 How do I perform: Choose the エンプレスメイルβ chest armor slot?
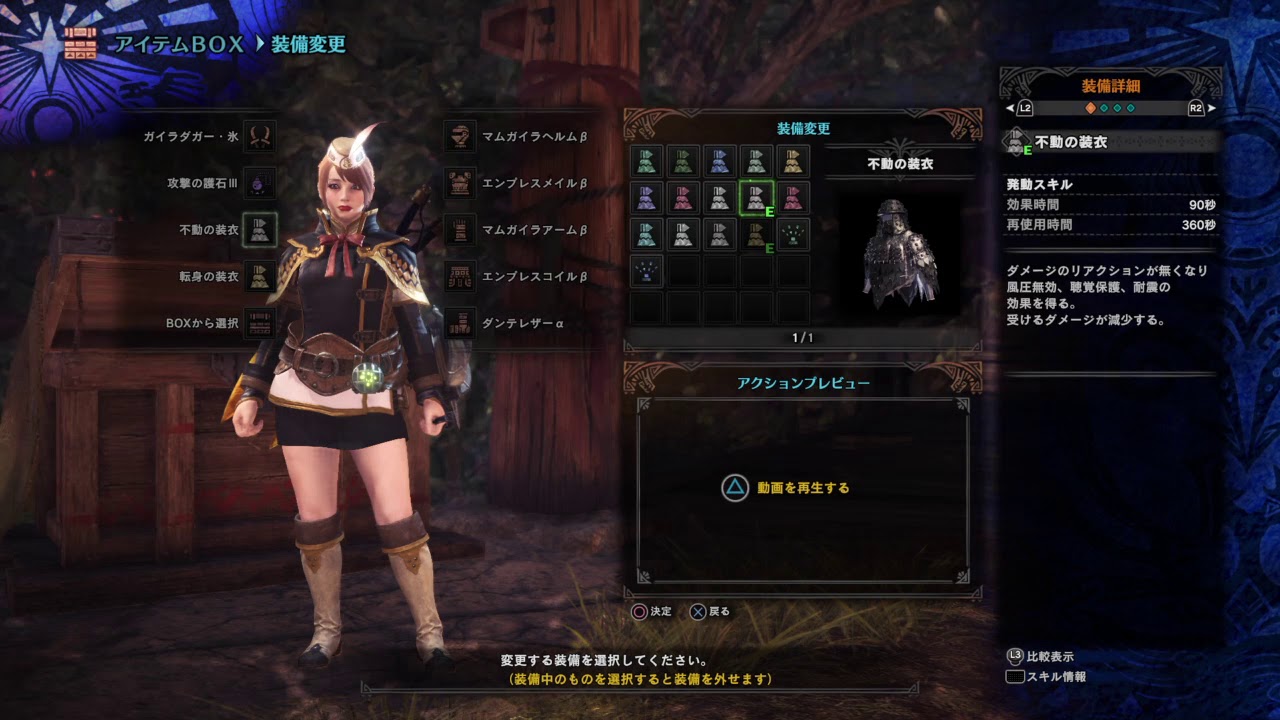(x=461, y=183)
